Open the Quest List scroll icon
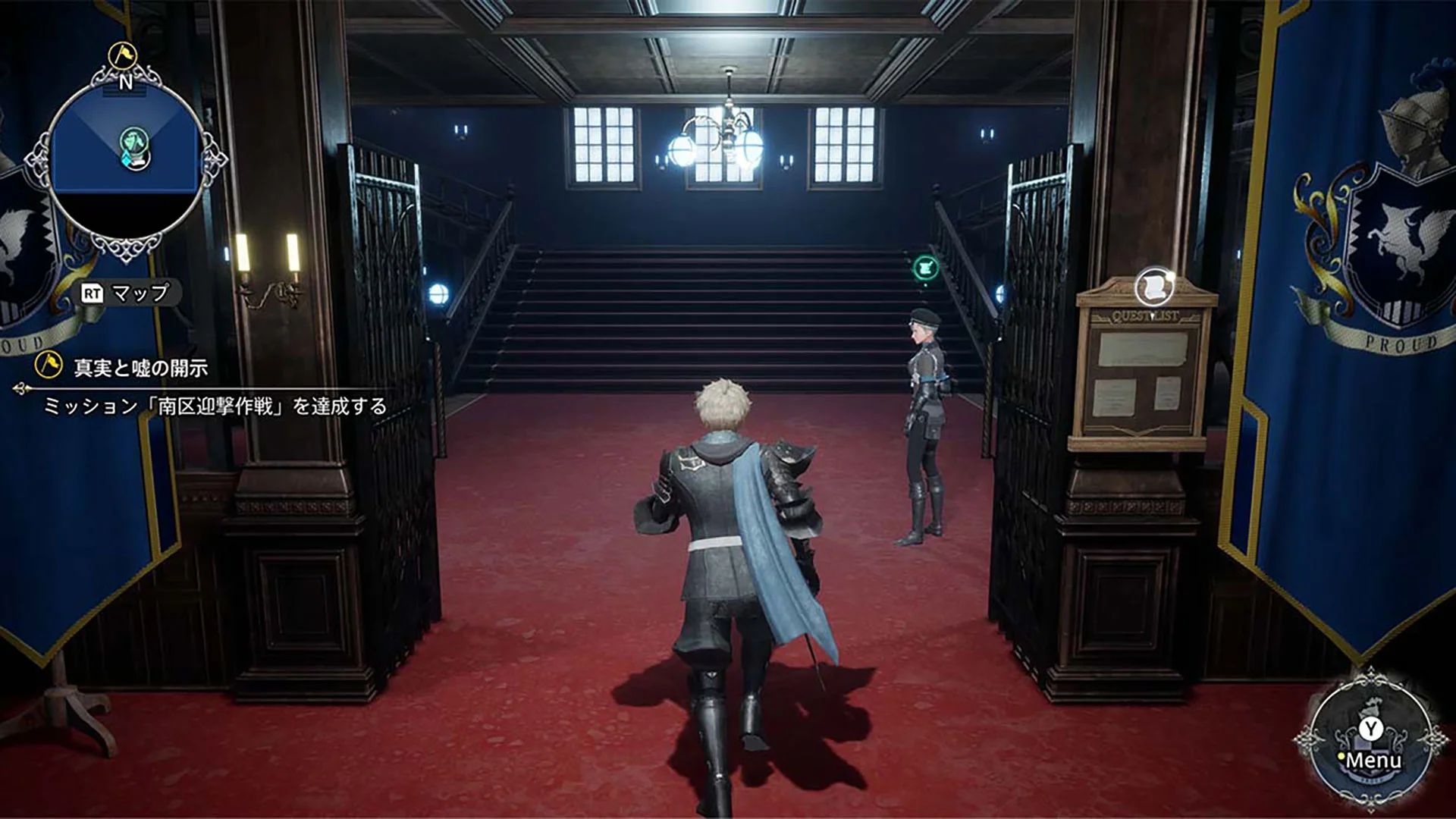Image resolution: width=1456 pixels, height=819 pixels. [x=1153, y=286]
